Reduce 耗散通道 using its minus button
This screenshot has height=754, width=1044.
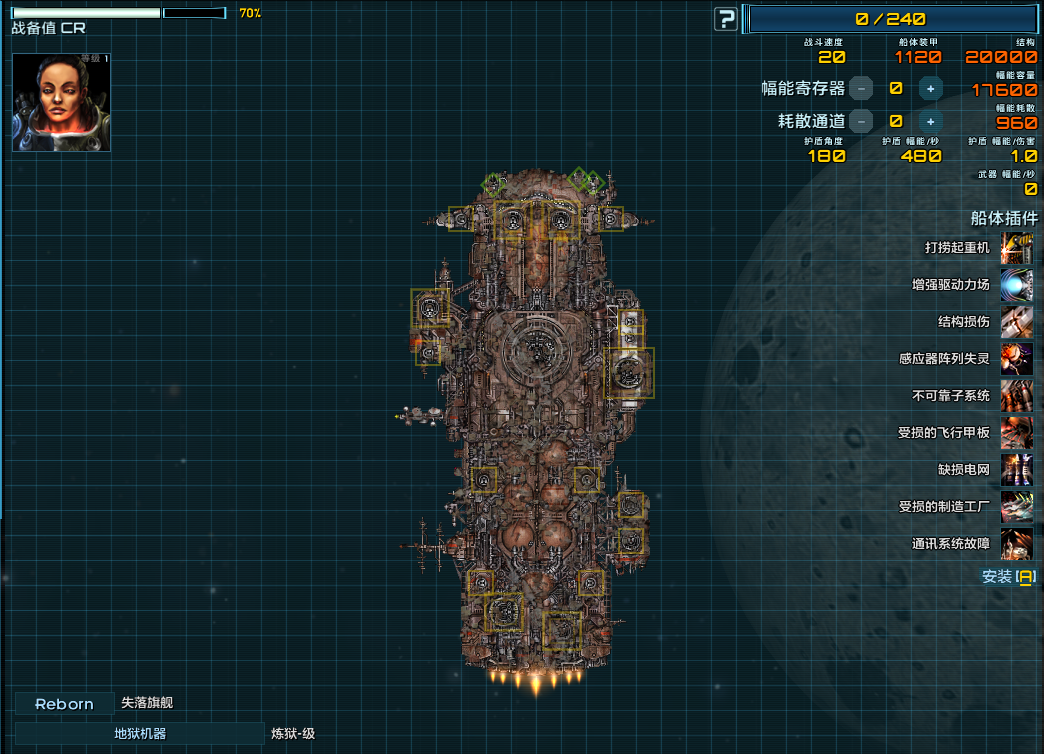coord(861,121)
